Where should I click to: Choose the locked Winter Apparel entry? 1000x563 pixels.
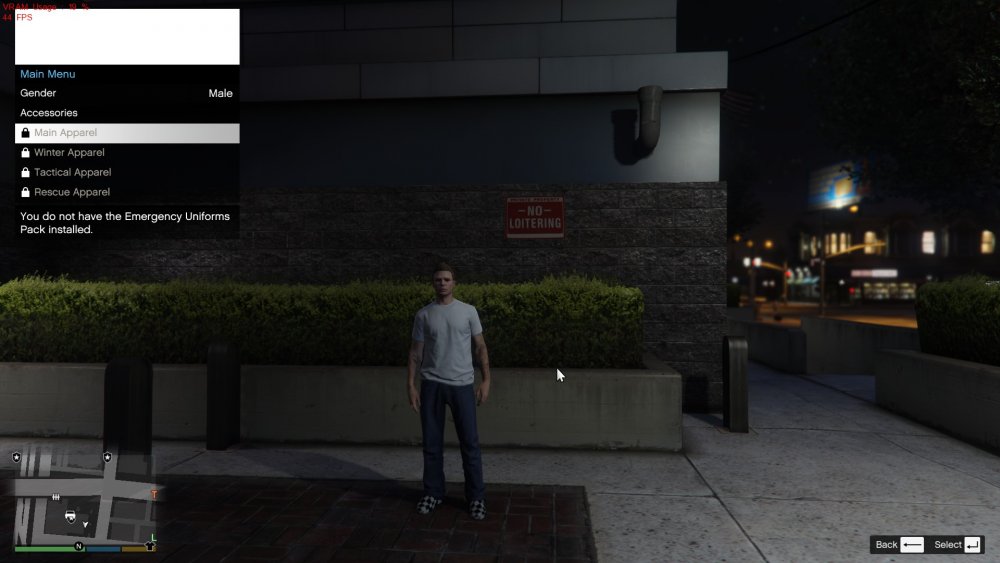click(127, 153)
